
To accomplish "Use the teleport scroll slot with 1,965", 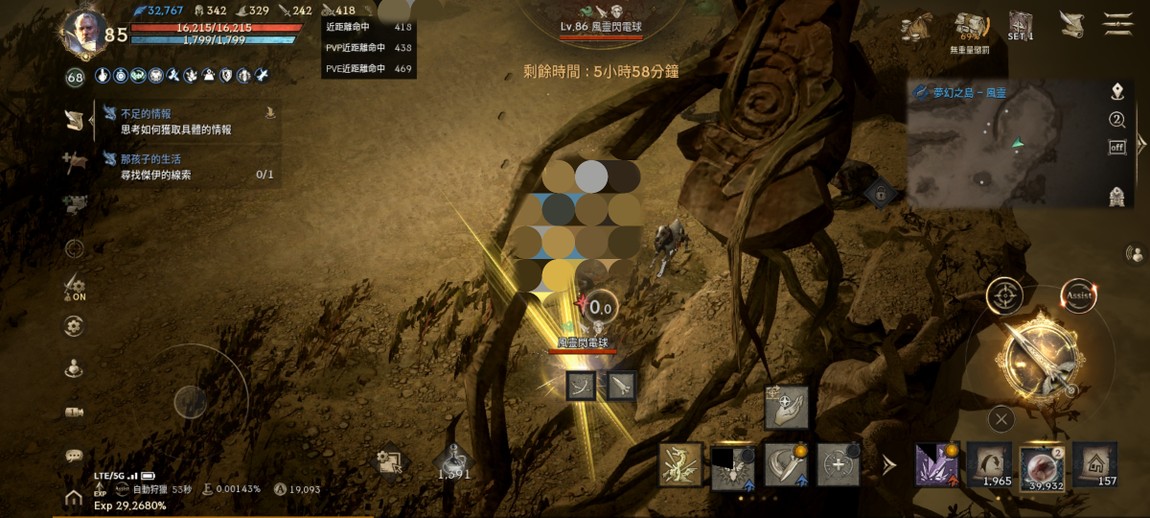I will (990, 465).
